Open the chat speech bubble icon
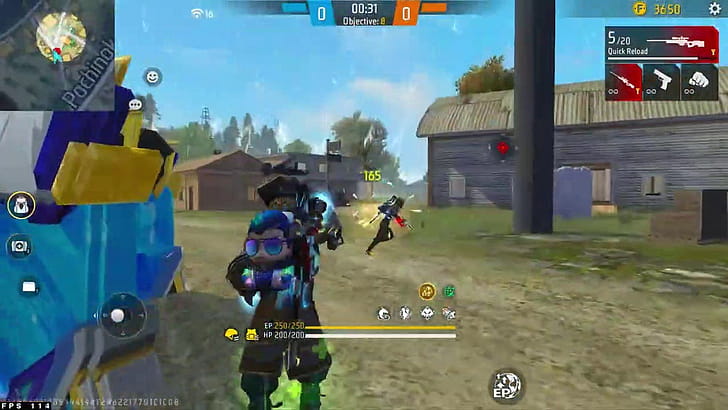 [x=135, y=104]
